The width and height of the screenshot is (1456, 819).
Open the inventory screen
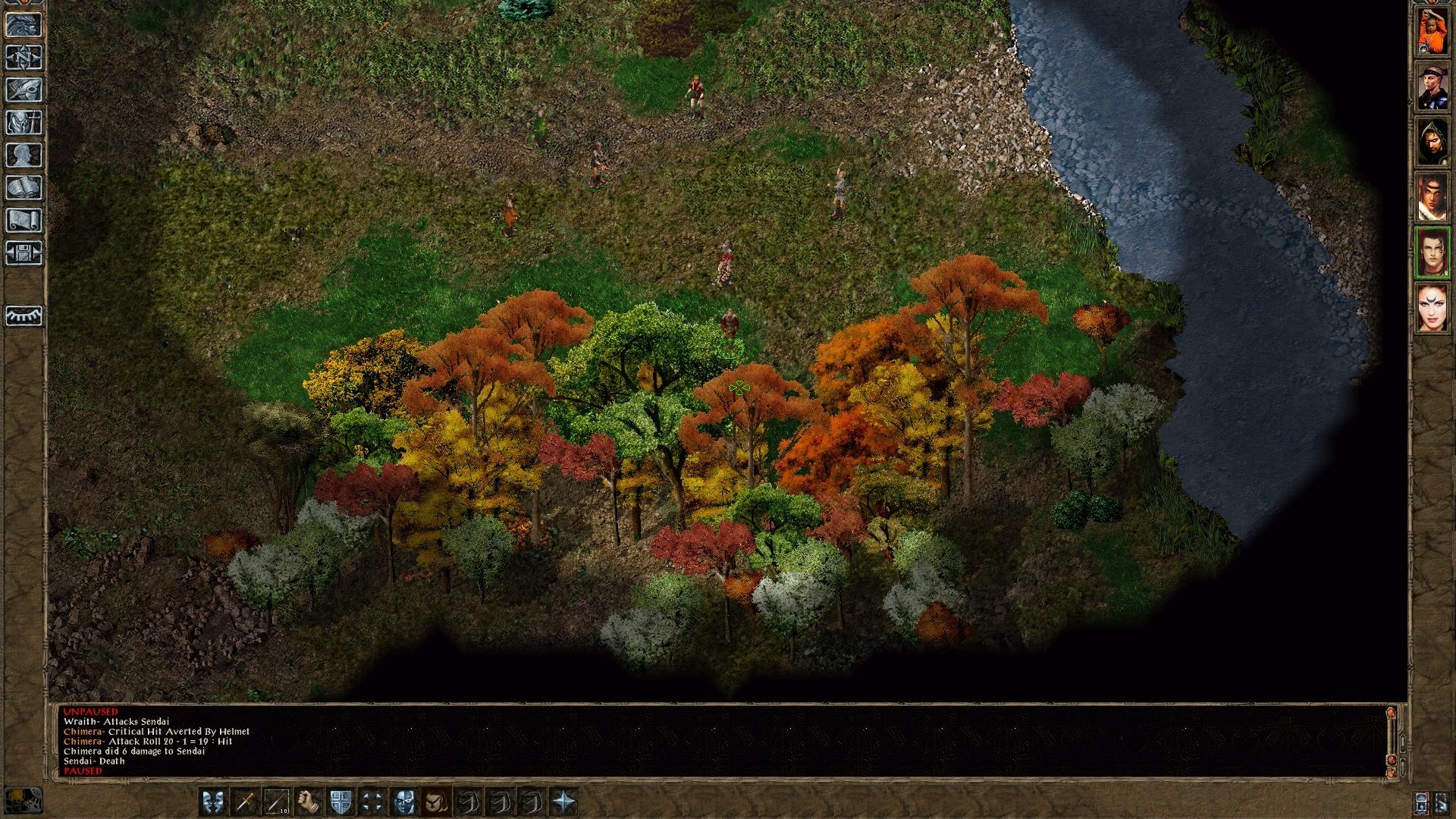click(x=24, y=123)
